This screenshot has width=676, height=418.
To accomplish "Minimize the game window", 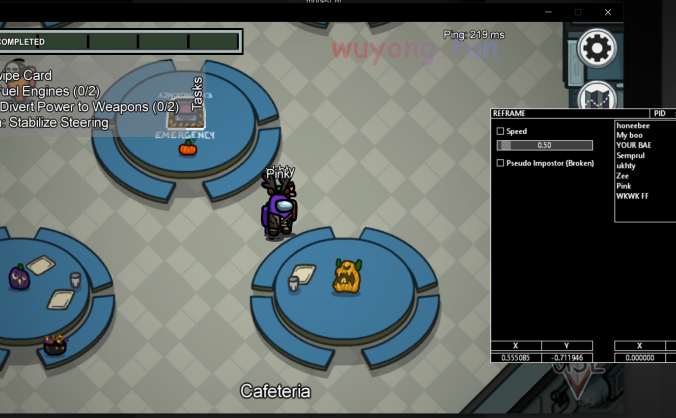I will 548,12.
